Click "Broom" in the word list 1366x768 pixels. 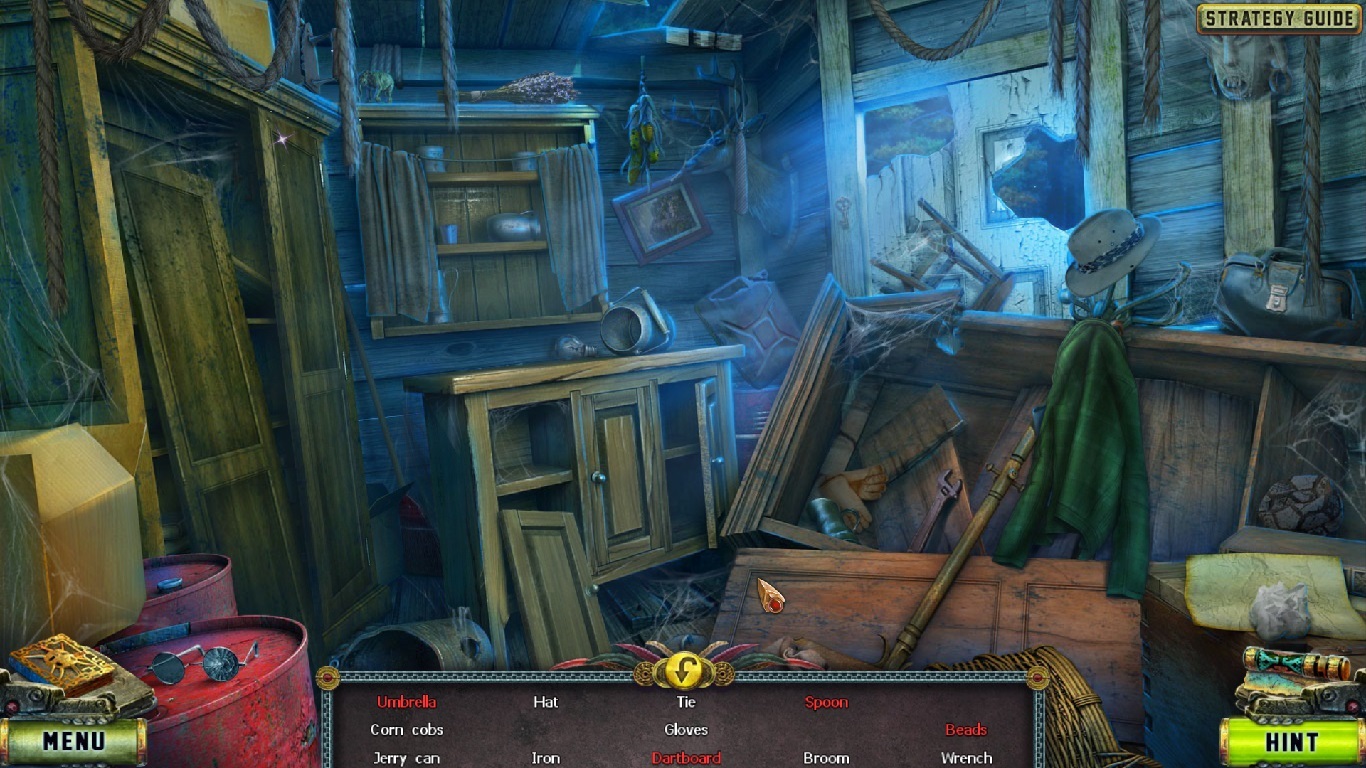click(x=826, y=758)
